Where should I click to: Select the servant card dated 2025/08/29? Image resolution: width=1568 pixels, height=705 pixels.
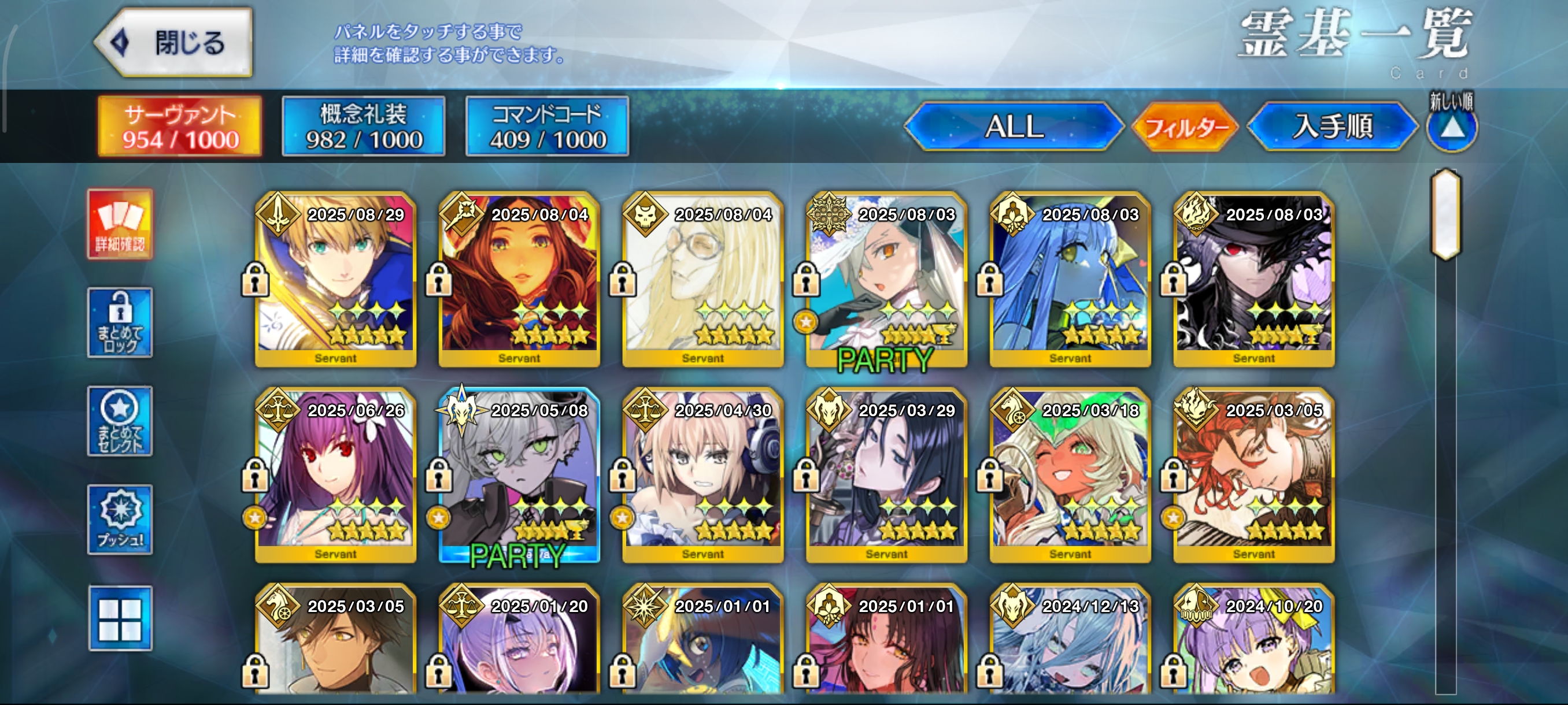point(336,280)
